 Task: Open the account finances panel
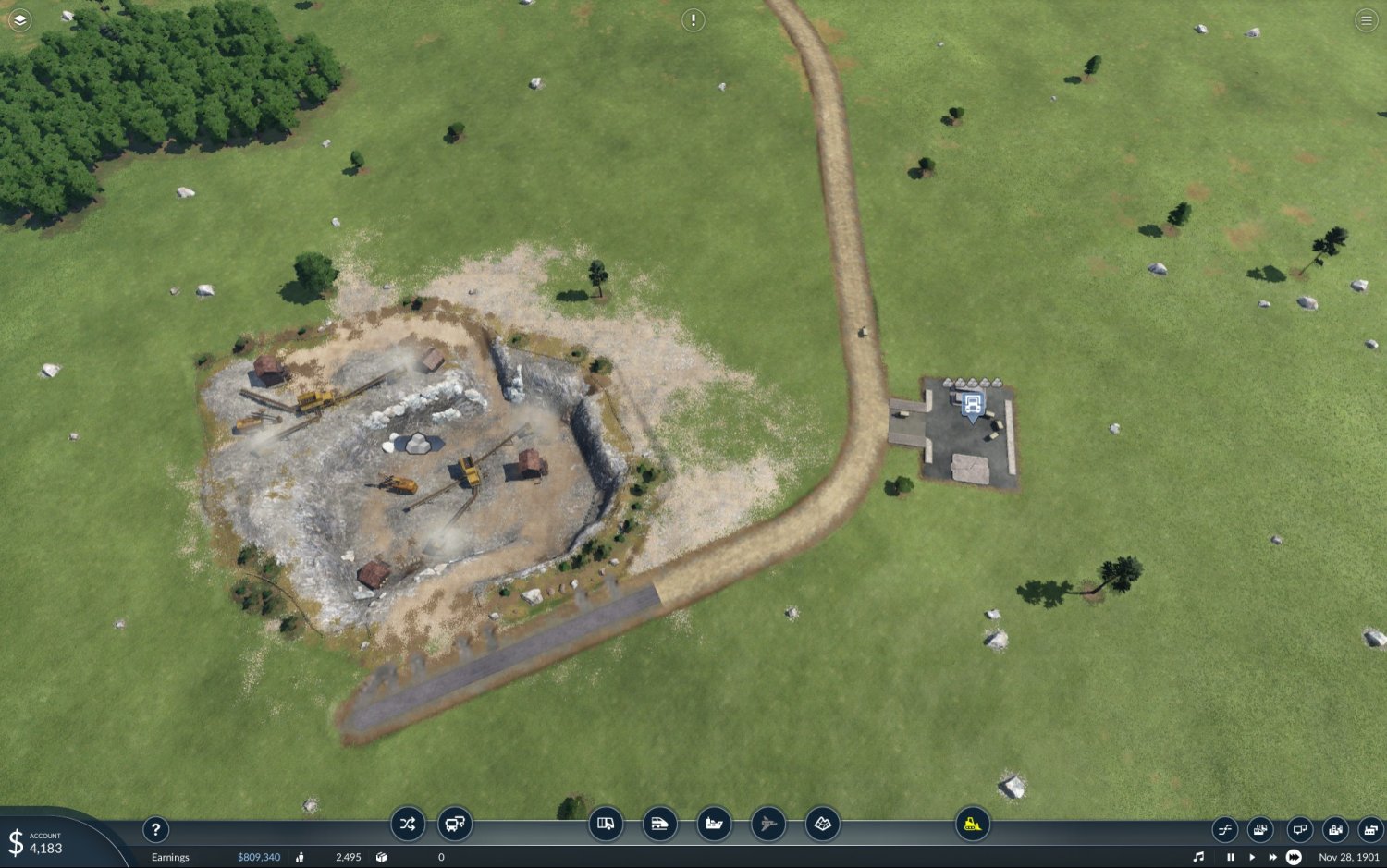37,842
